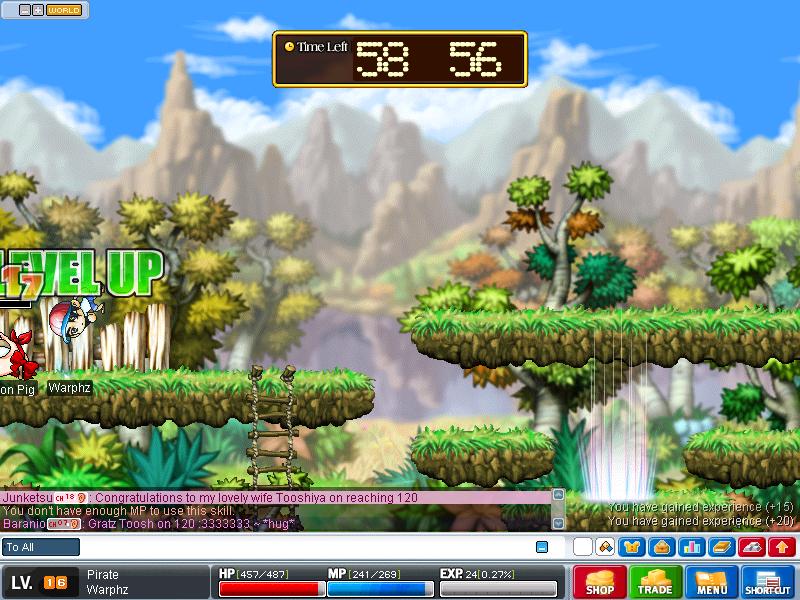Click the green Trade button
This screenshot has height=600, width=800.
click(x=656, y=582)
